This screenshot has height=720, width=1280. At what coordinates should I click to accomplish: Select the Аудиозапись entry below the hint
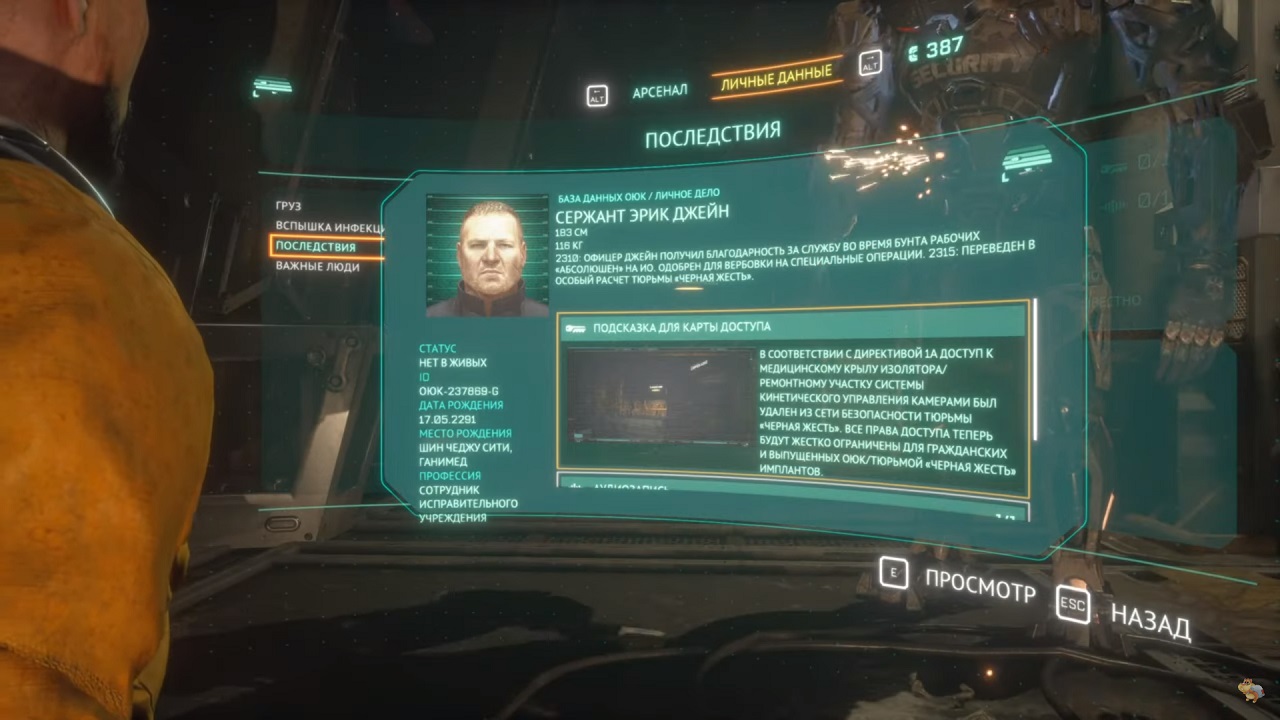coord(790,487)
